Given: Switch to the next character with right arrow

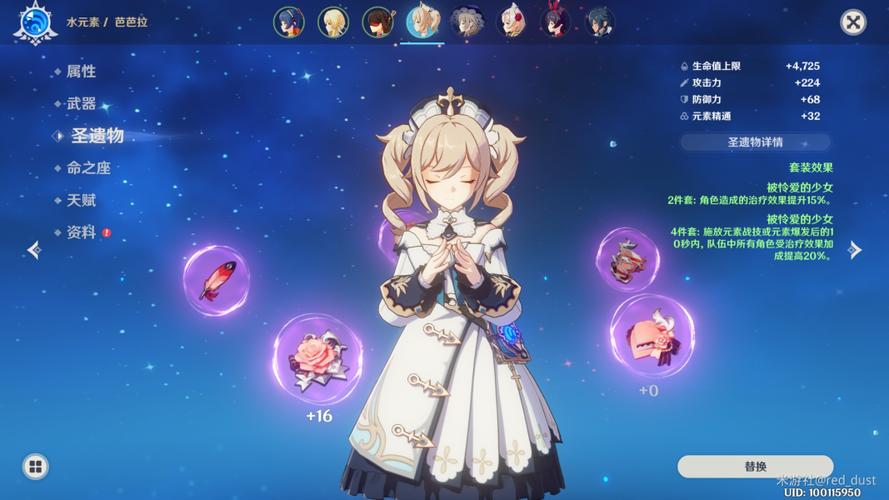Looking at the screenshot, I should click(x=854, y=250).
